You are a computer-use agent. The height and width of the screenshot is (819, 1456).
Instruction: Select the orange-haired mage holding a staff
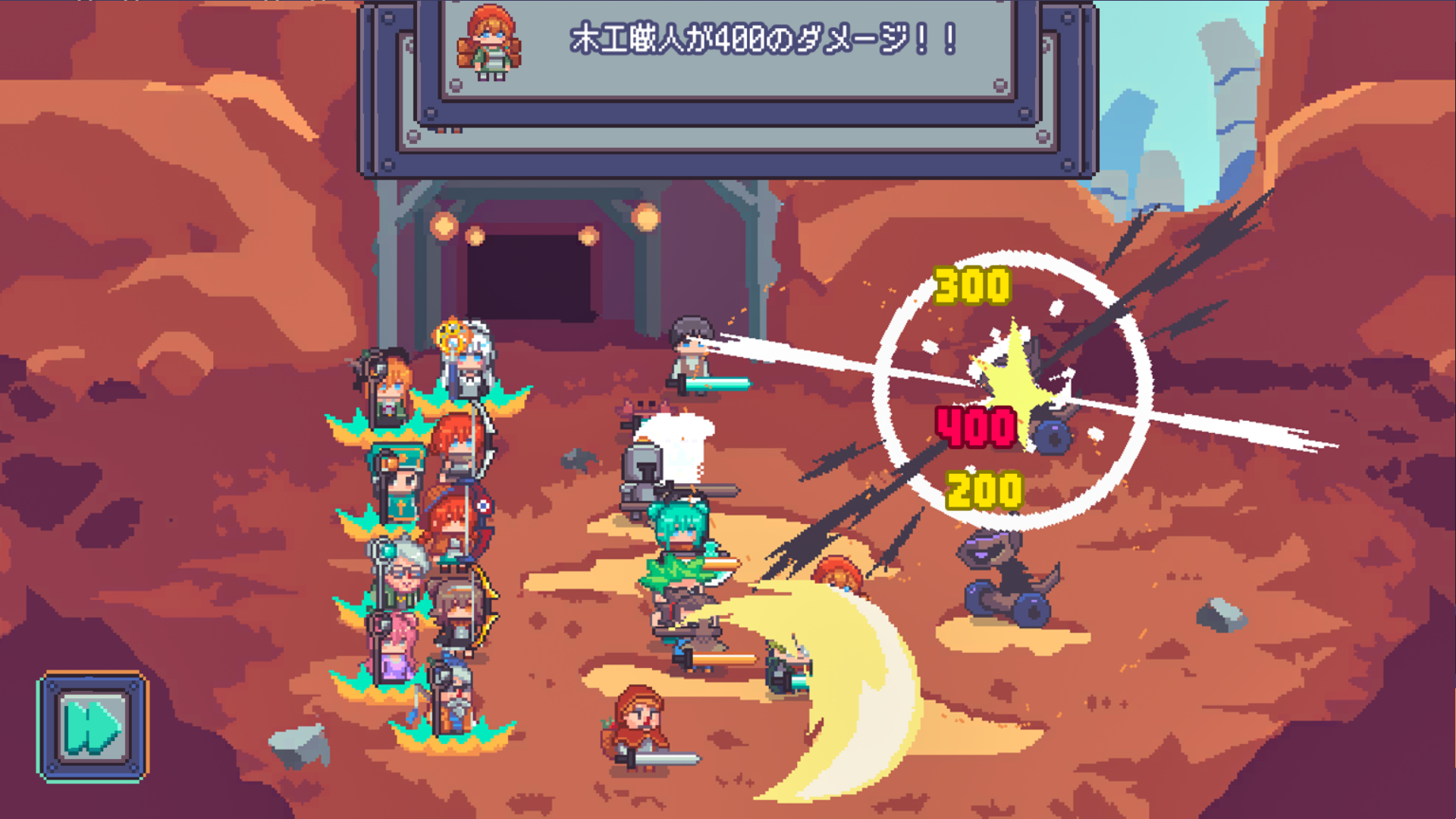tap(391, 387)
